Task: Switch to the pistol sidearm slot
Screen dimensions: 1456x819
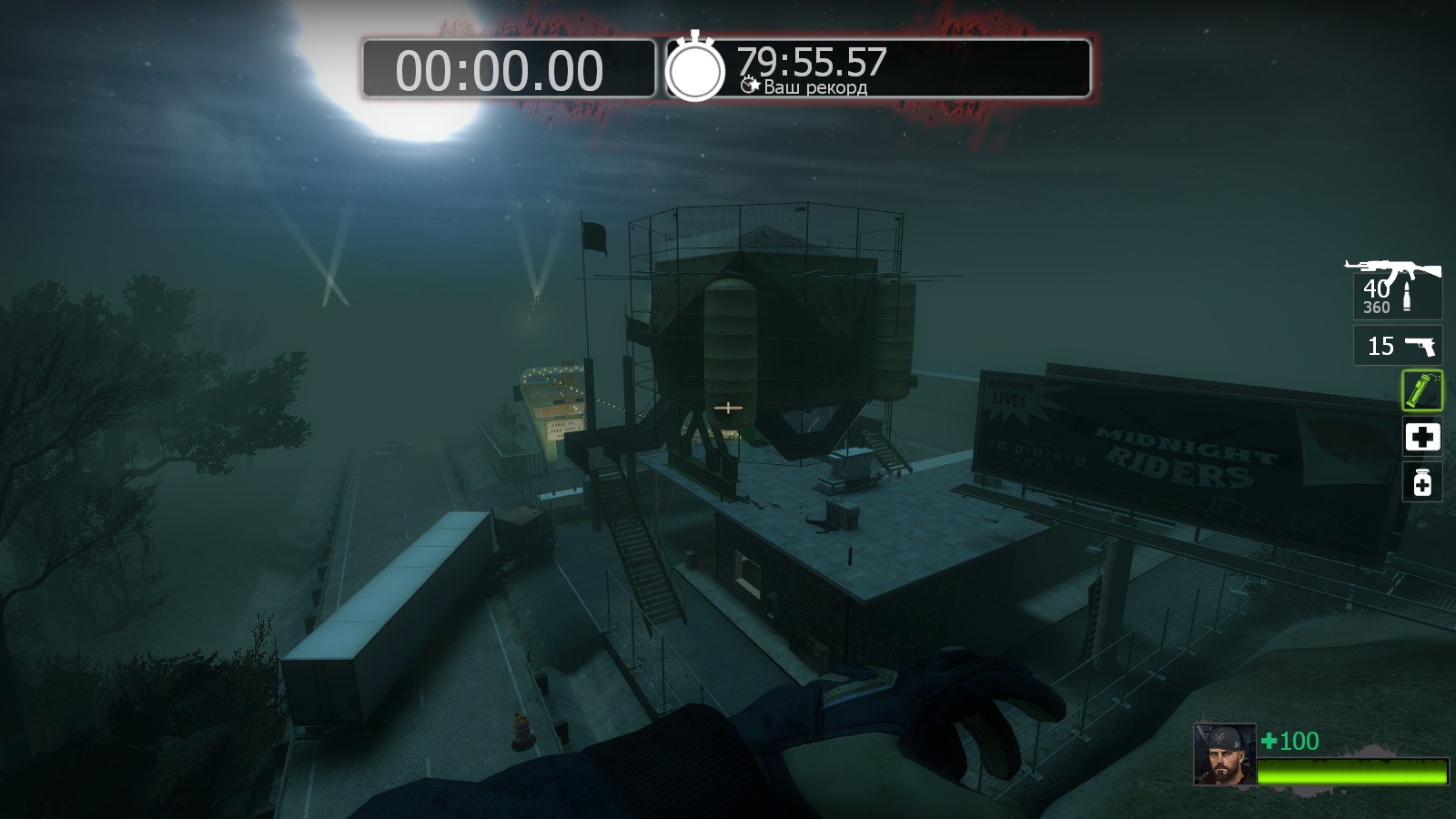Action: [1398, 346]
